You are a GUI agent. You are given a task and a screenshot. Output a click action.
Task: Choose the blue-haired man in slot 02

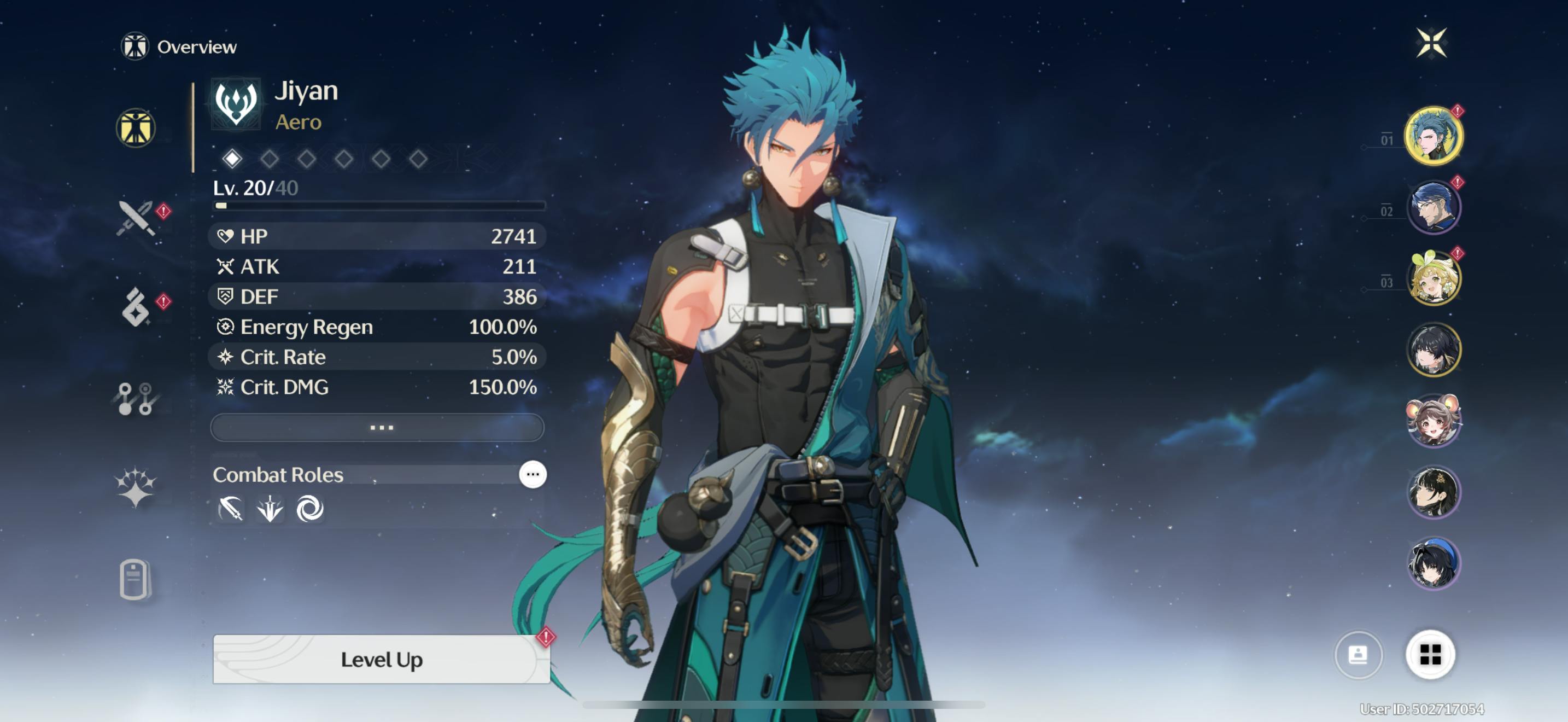[x=1433, y=207]
